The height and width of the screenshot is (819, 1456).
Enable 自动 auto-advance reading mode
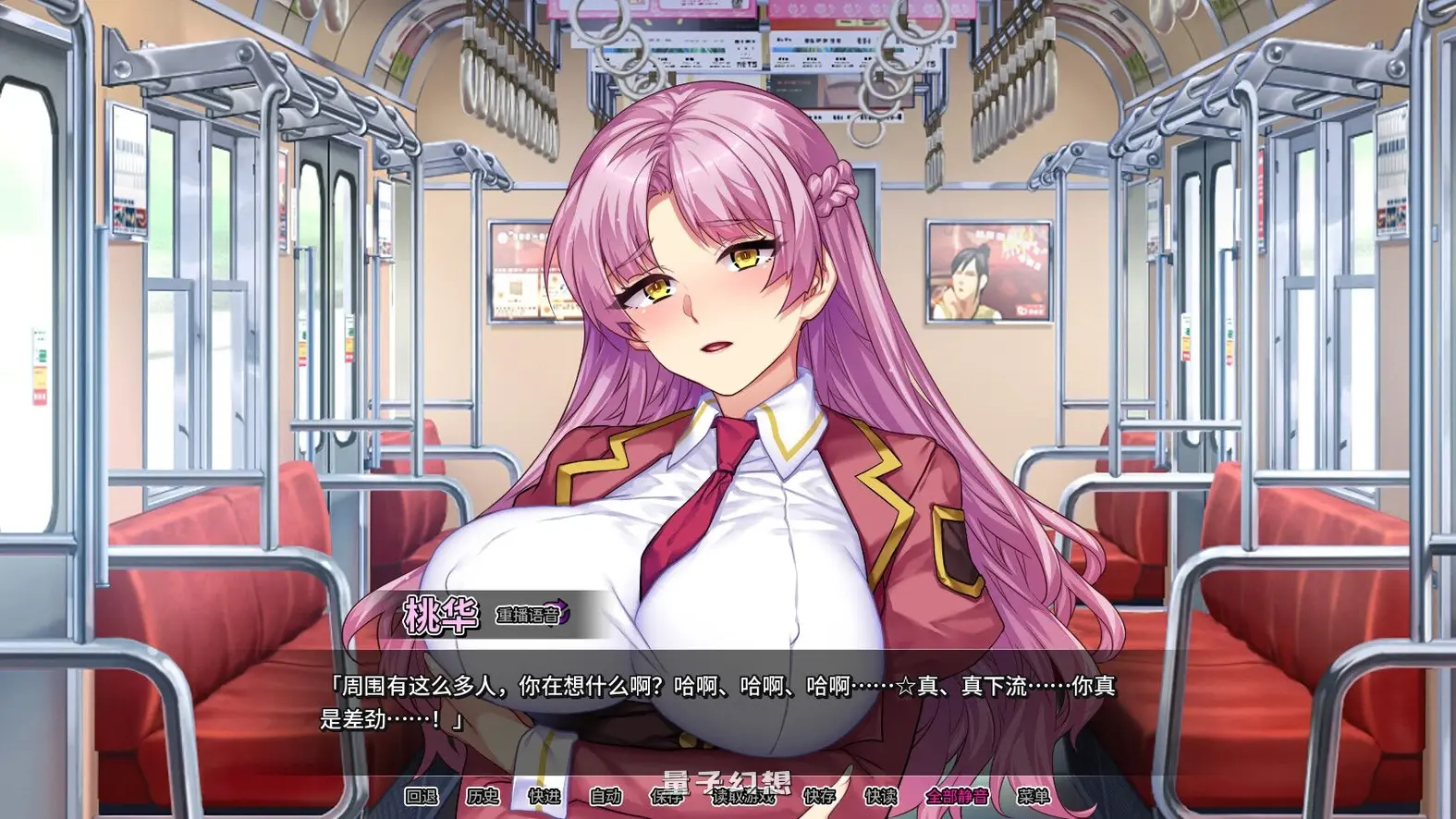click(x=605, y=797)
